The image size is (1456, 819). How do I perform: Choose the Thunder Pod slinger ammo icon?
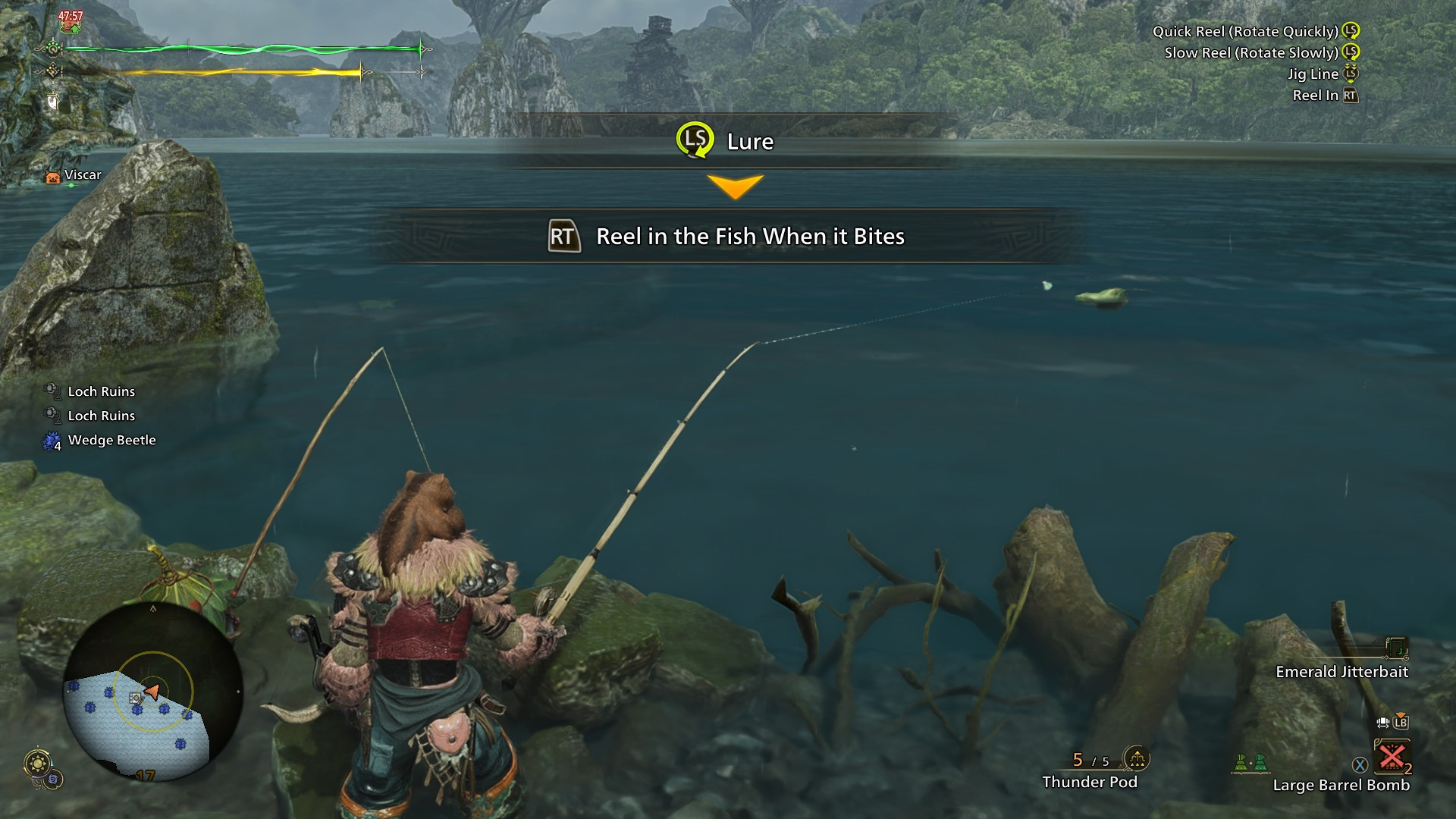coord(1136,758)
